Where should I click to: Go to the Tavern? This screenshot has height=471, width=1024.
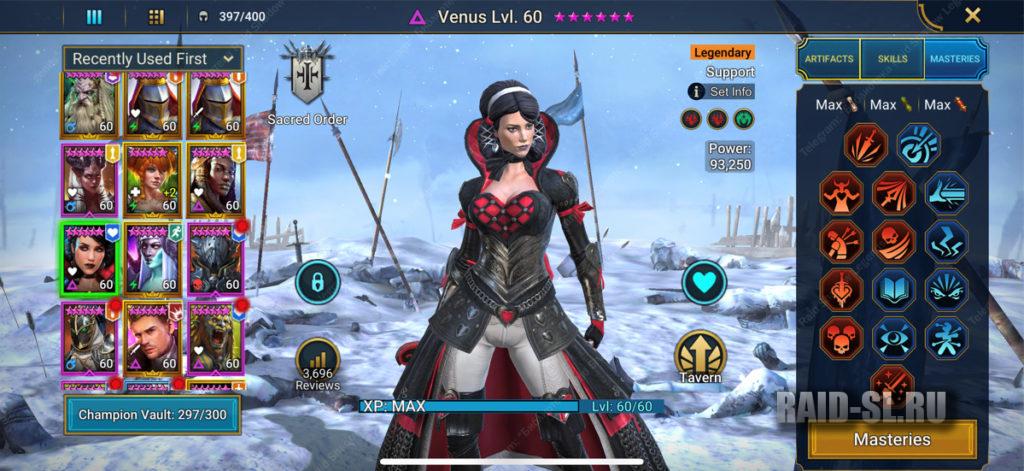click(x=699, y=356)
